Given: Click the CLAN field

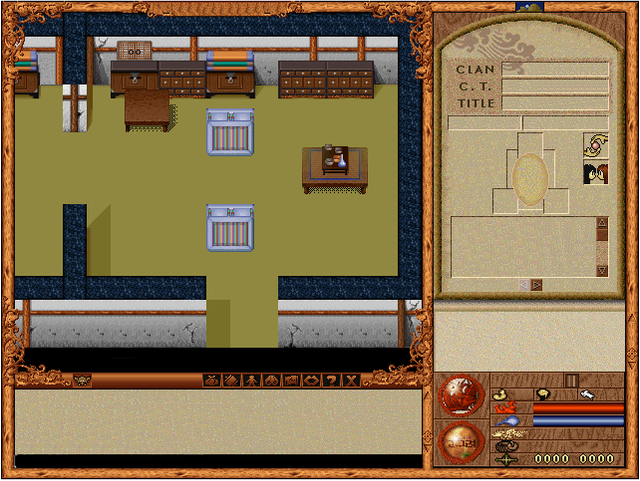Looking at the screenshot, I should coord(555,70).
